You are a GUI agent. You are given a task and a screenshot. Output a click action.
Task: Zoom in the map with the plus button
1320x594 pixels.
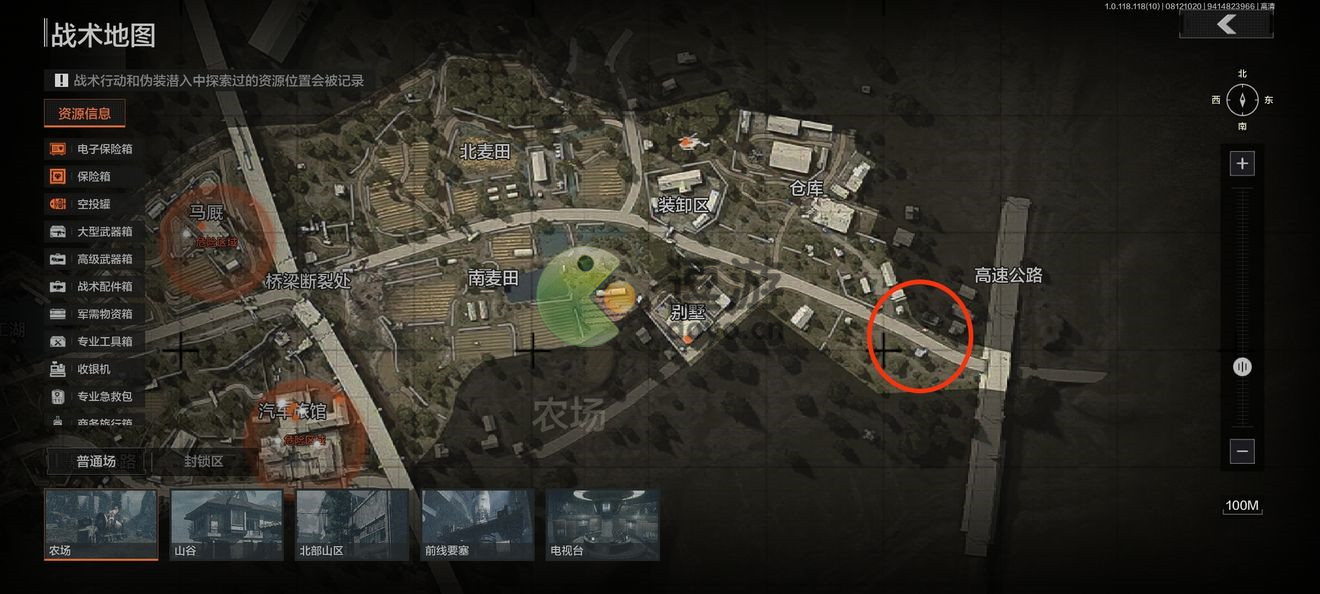[1242, 163]
